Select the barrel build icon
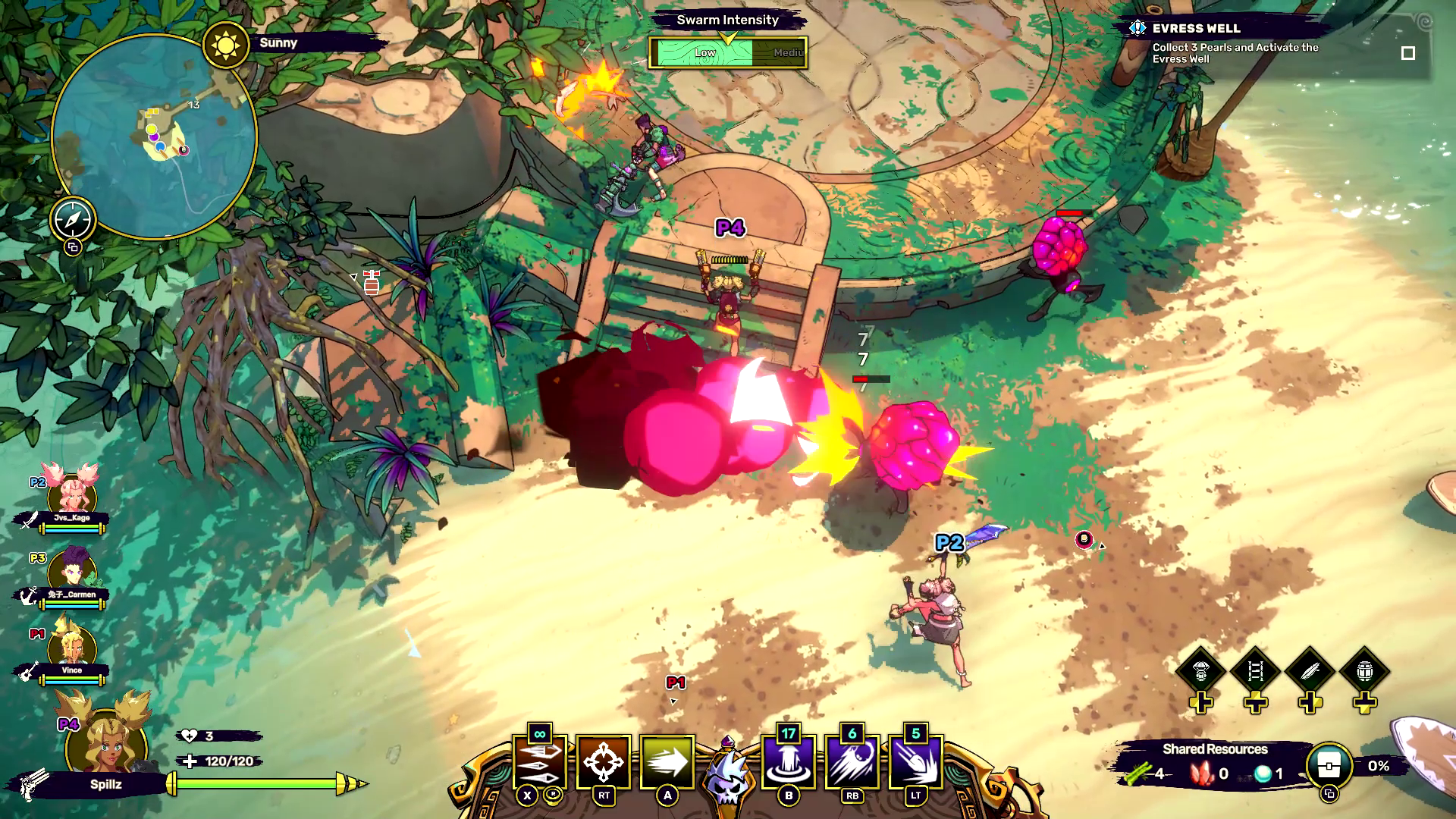 [1365, 671]
